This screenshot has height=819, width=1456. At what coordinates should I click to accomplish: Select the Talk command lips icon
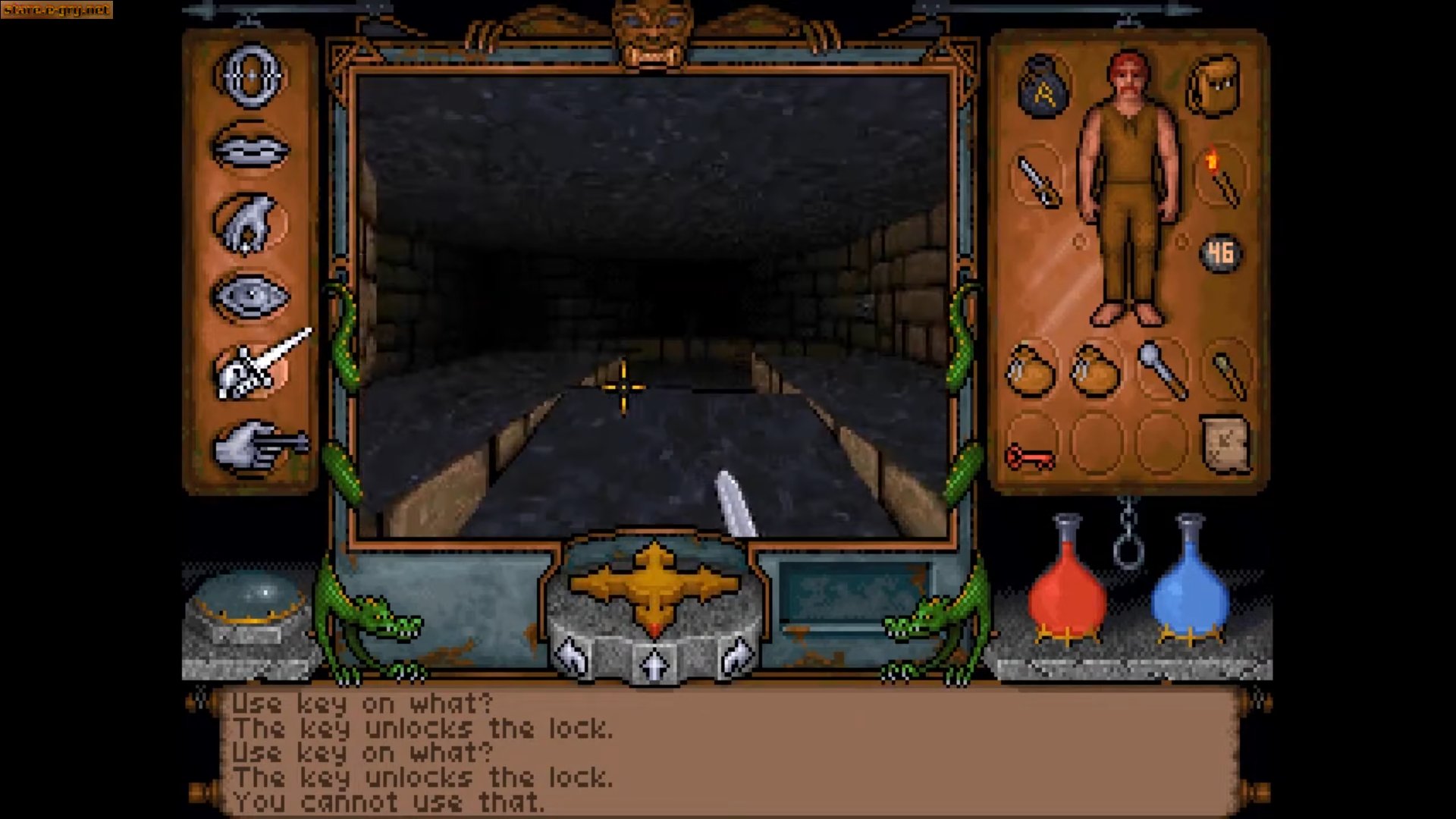[x=253, y=148]
